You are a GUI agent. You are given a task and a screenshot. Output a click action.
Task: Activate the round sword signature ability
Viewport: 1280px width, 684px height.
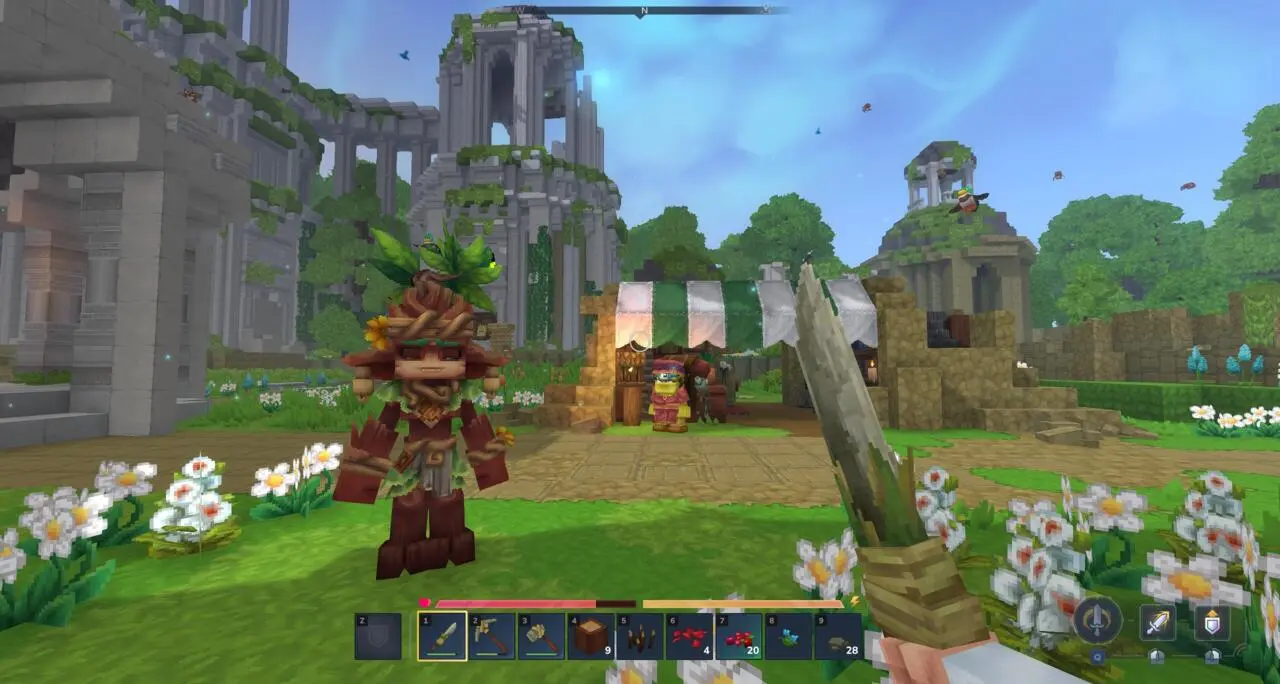[1097, 620]
